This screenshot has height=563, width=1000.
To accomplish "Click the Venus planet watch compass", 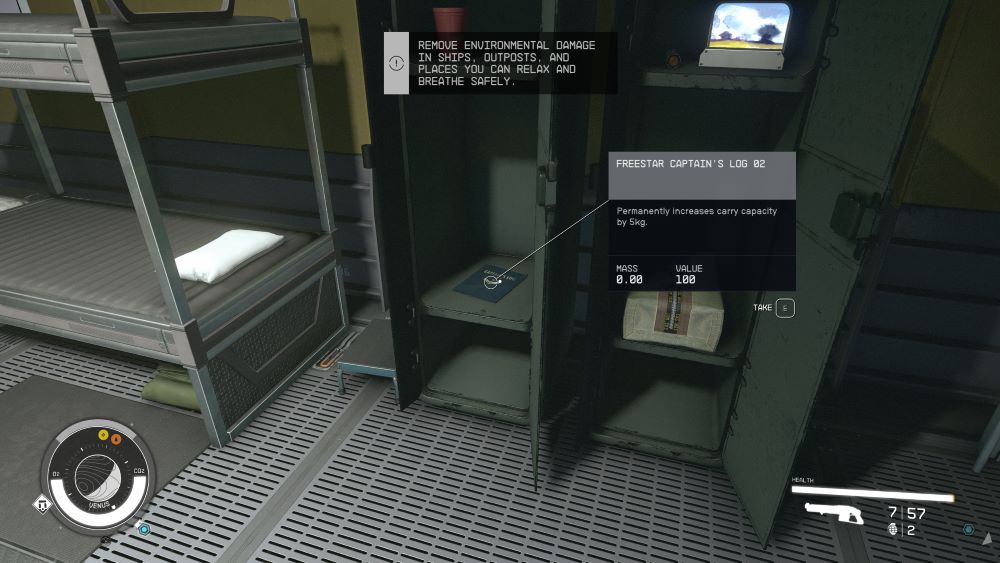I will [97, 474].
